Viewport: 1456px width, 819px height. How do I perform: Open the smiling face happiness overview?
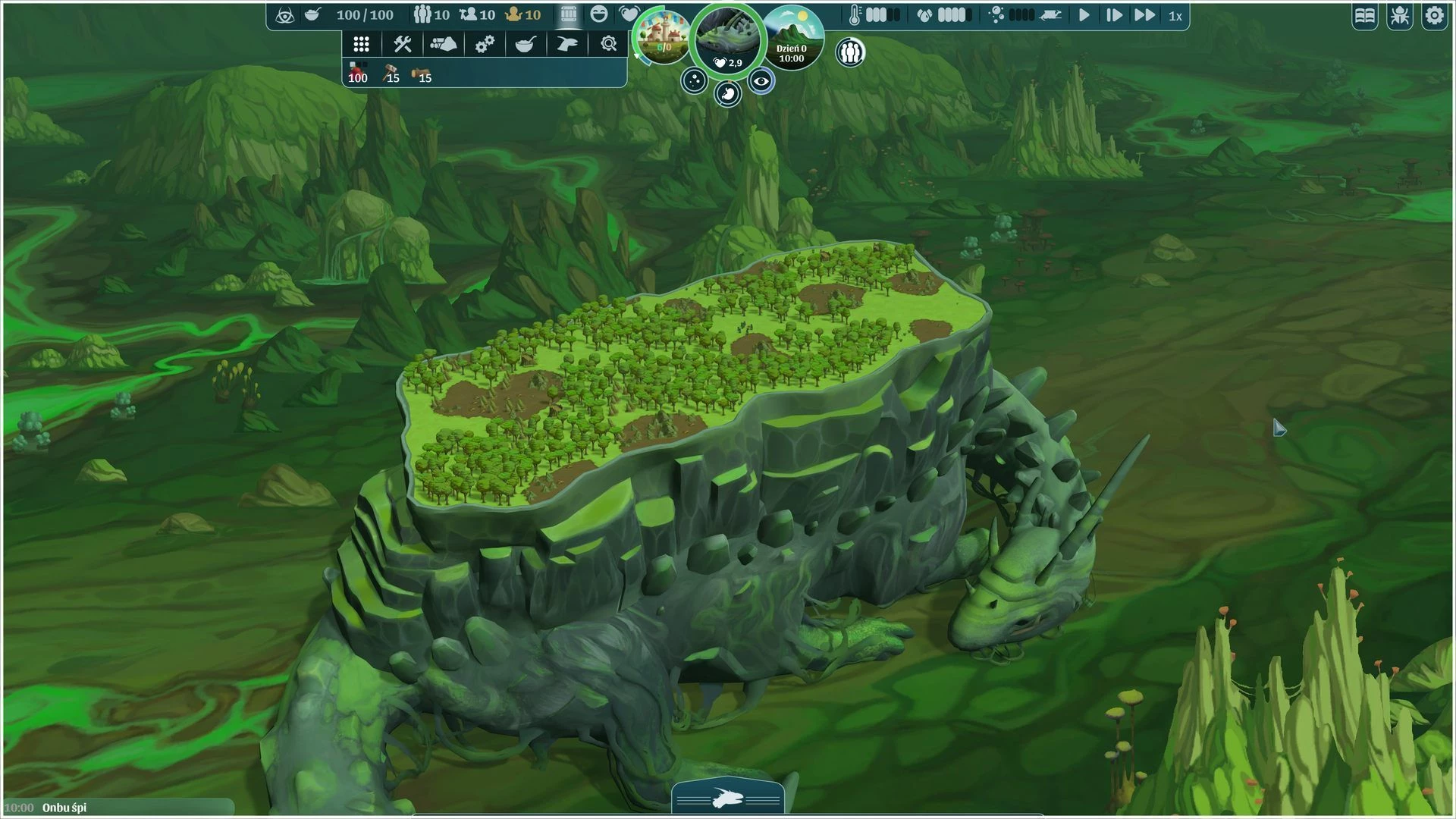click(599, 14)
